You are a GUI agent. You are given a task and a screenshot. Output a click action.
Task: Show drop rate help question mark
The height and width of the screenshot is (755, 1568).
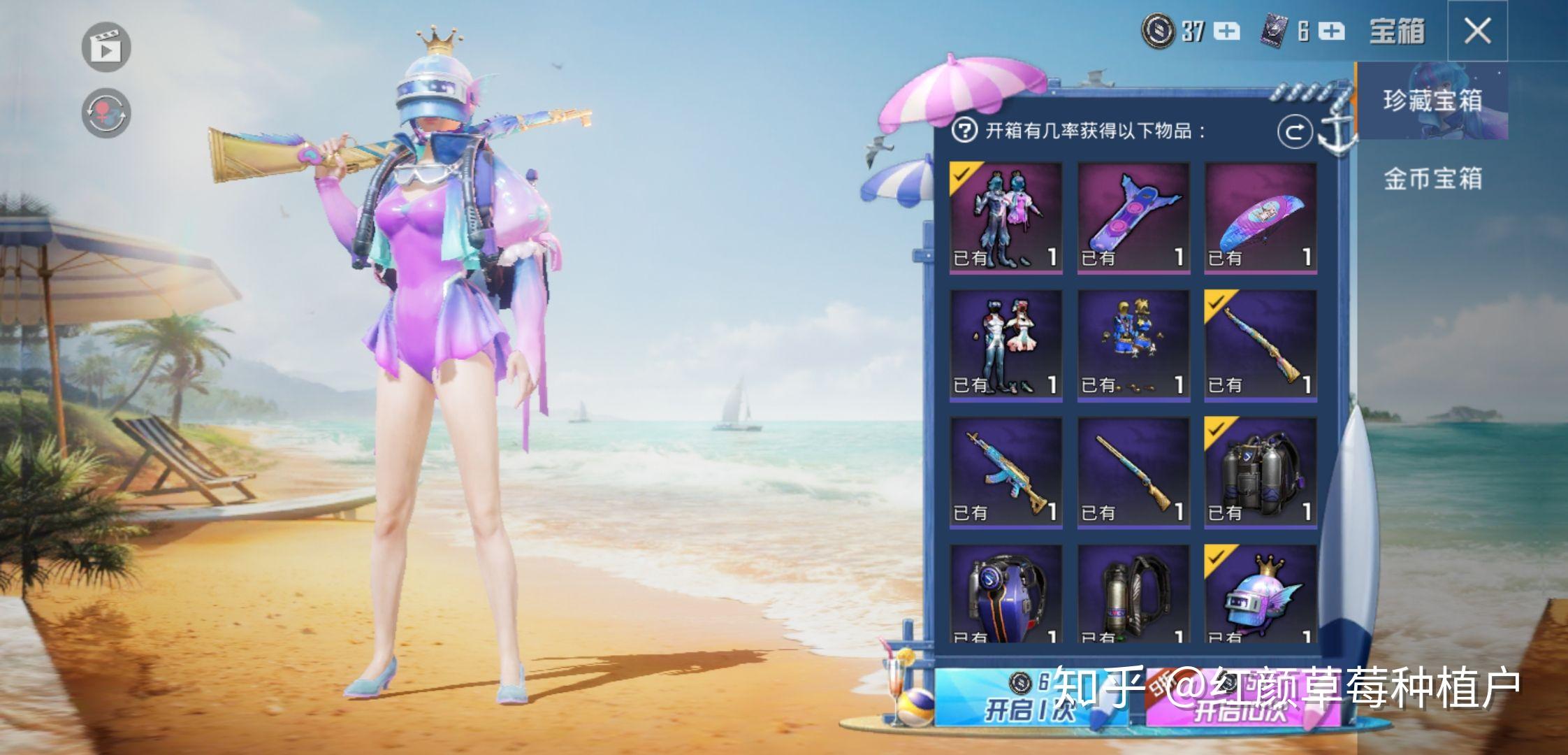[964, 131]
